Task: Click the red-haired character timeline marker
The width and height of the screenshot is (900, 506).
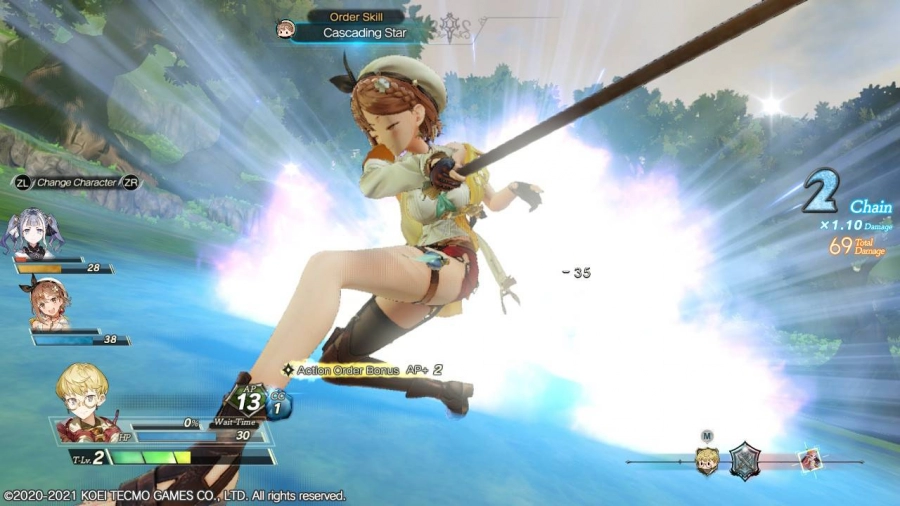Action: click(x=809, y=461)
